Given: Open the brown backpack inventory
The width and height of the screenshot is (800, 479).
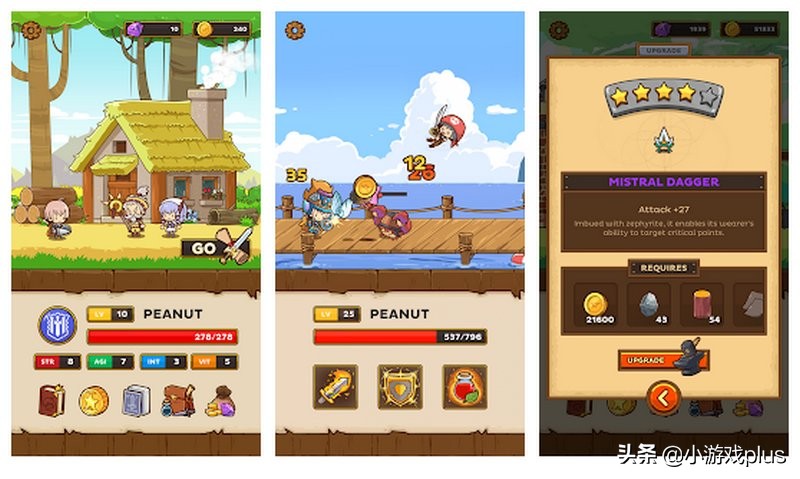Looking at the screenshot, I should 178,400.
